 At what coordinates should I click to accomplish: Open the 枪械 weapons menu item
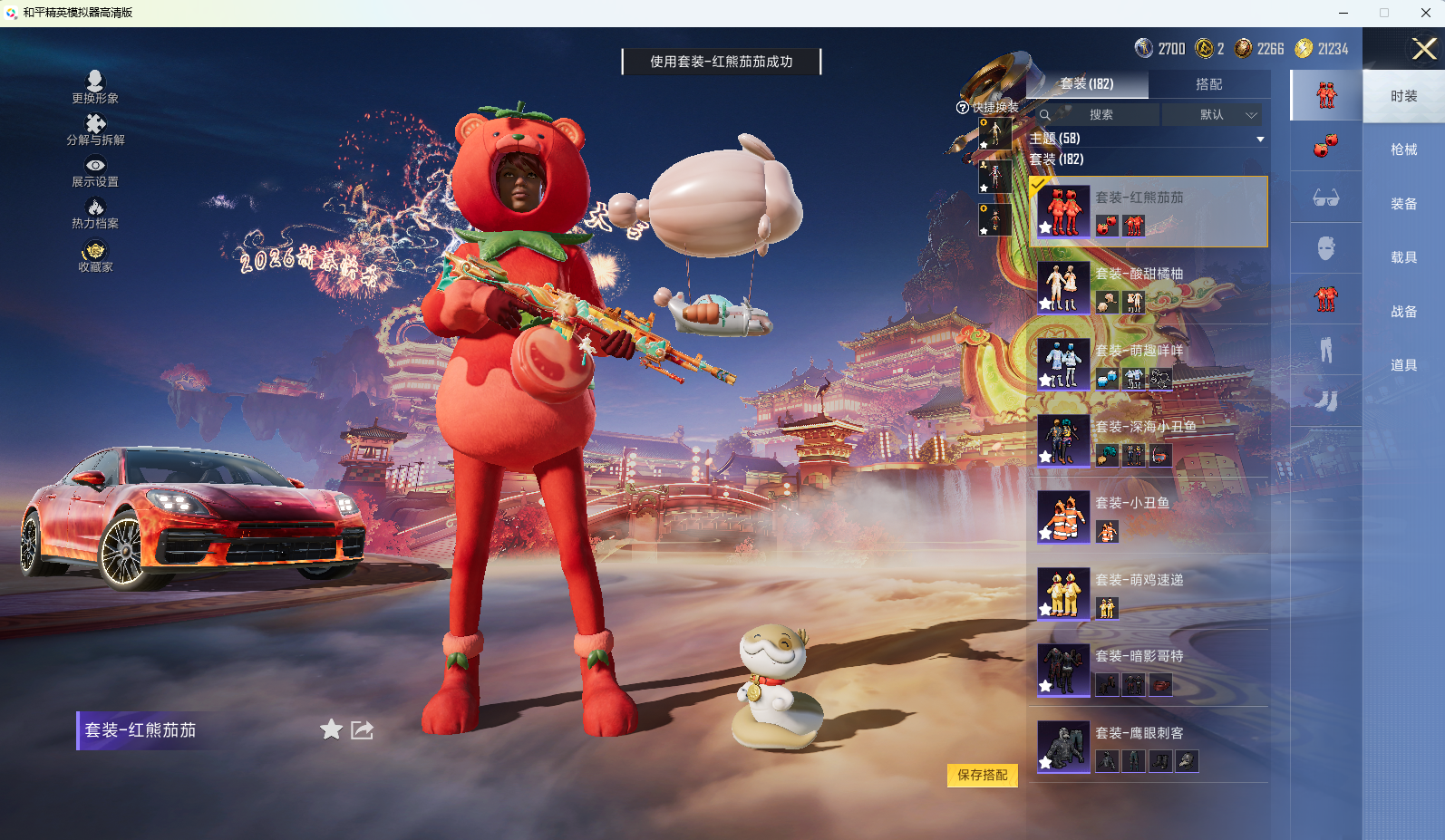click(x=1404, y=149)
